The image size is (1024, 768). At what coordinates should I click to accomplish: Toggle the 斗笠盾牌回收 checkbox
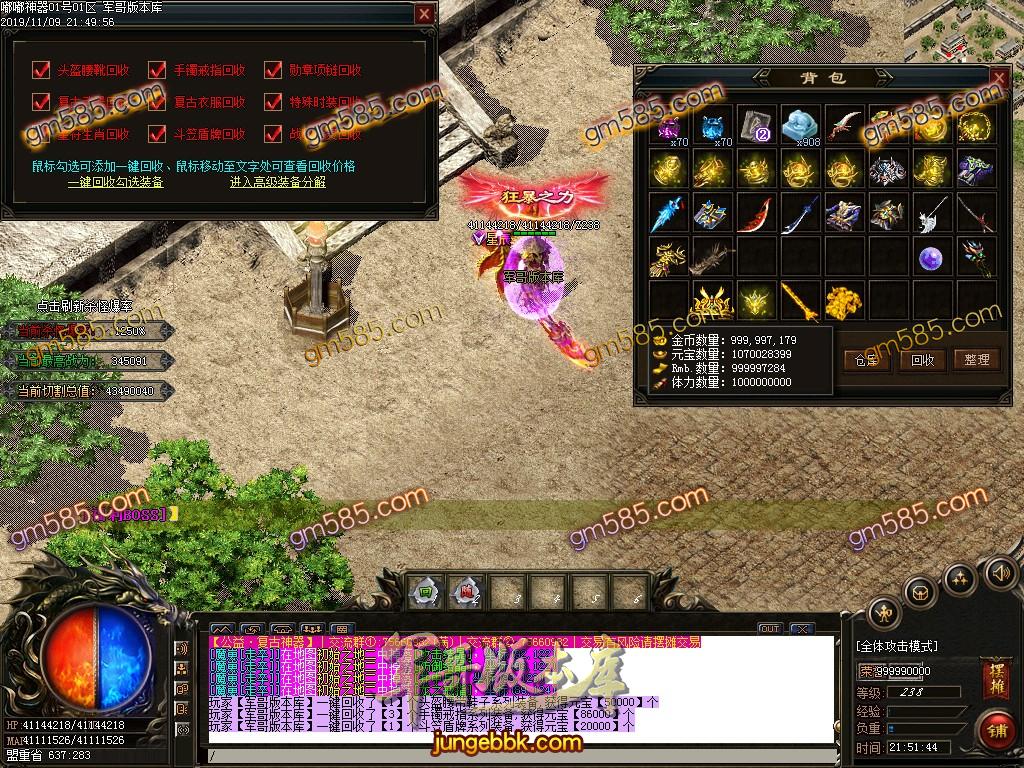(157, 134)
